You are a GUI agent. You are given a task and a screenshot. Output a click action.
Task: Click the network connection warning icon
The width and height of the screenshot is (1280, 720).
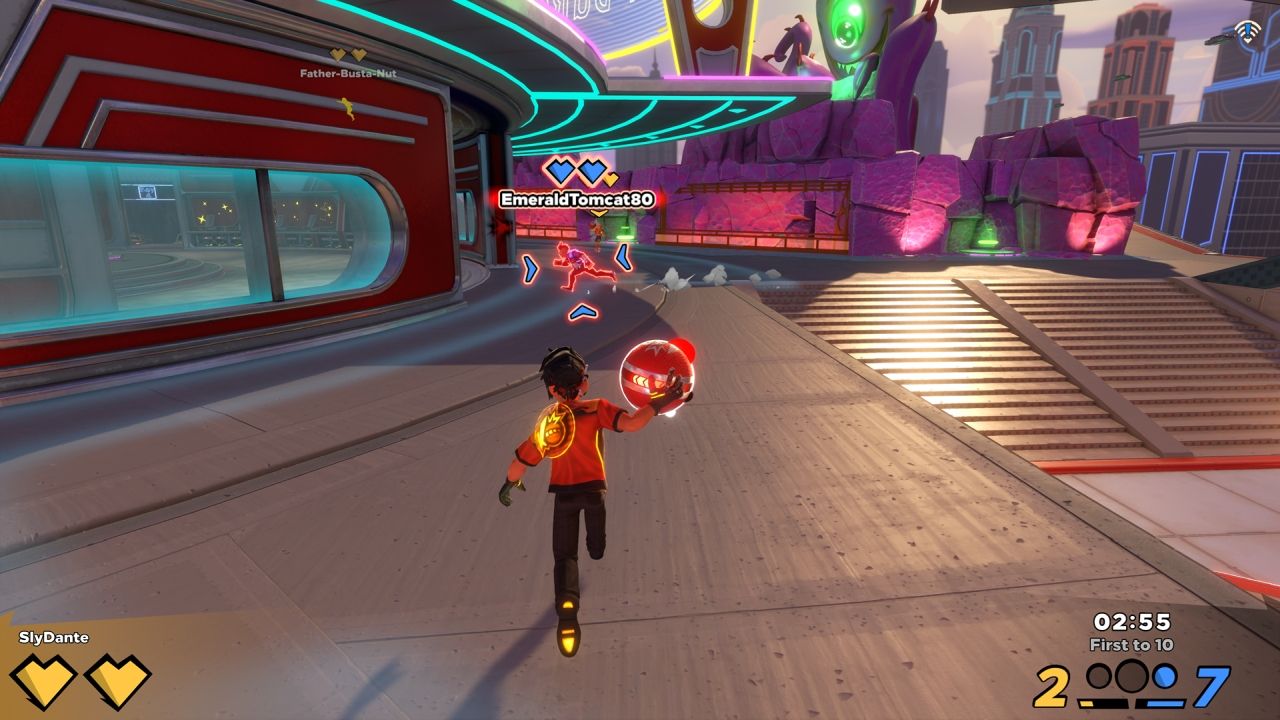tap(1247, 30)
